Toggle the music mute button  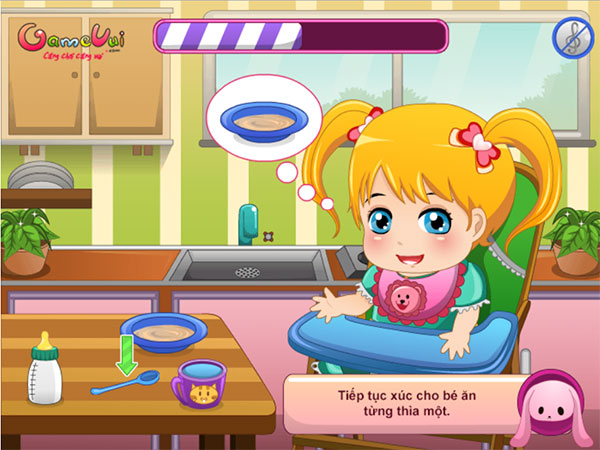coord(573,37)
